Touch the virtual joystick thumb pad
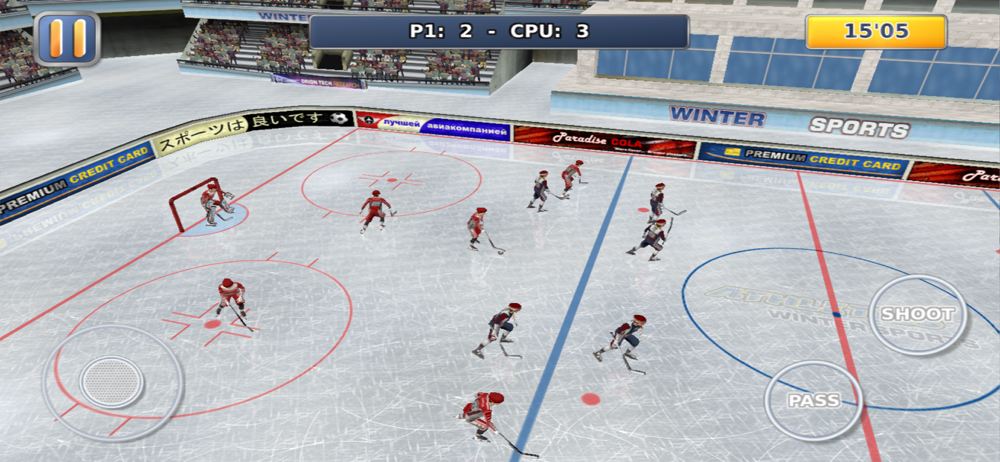 coord(112,381)
